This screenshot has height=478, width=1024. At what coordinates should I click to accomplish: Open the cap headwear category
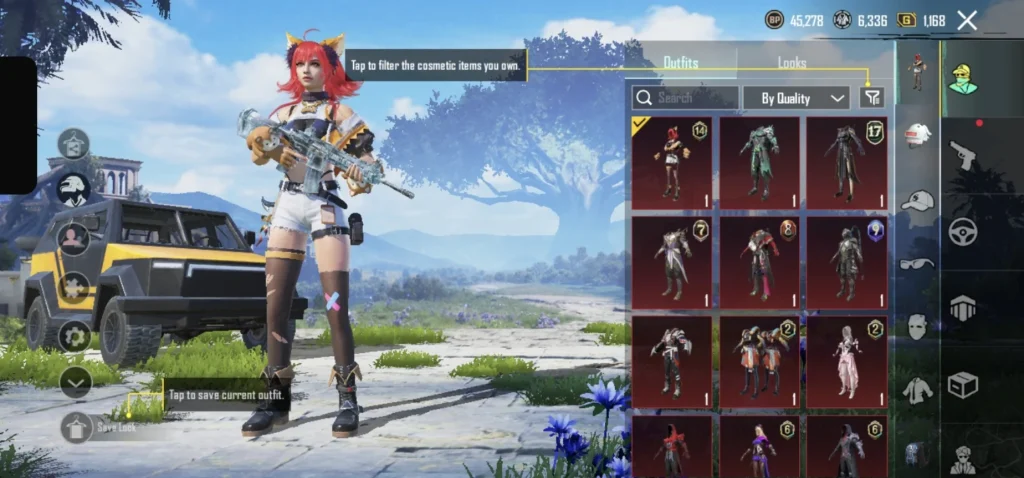[x=917, y=201]
